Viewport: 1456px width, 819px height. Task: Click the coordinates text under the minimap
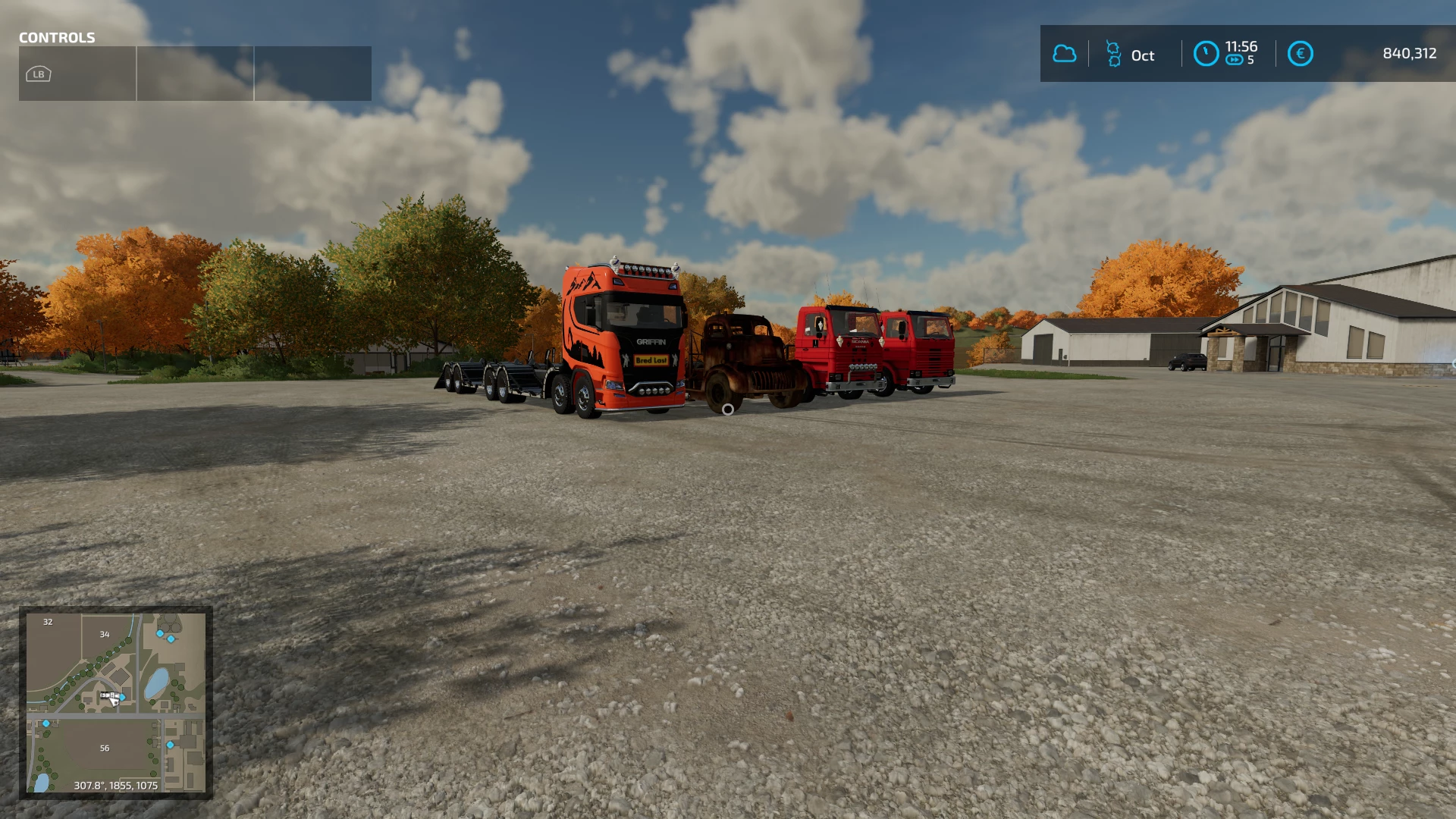(115, 785)
